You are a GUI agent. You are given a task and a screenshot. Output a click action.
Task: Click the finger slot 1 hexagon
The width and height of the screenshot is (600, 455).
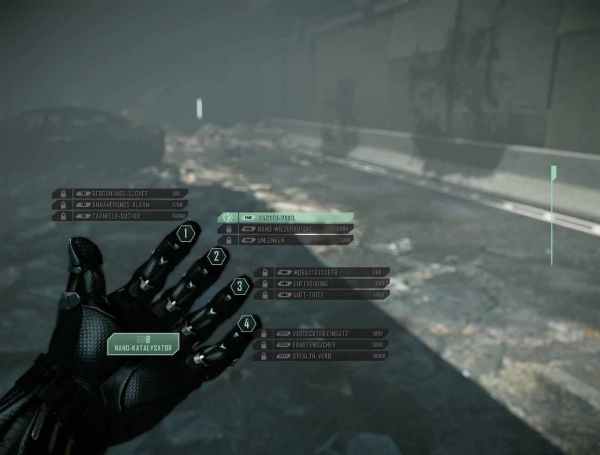click(184, 235)
